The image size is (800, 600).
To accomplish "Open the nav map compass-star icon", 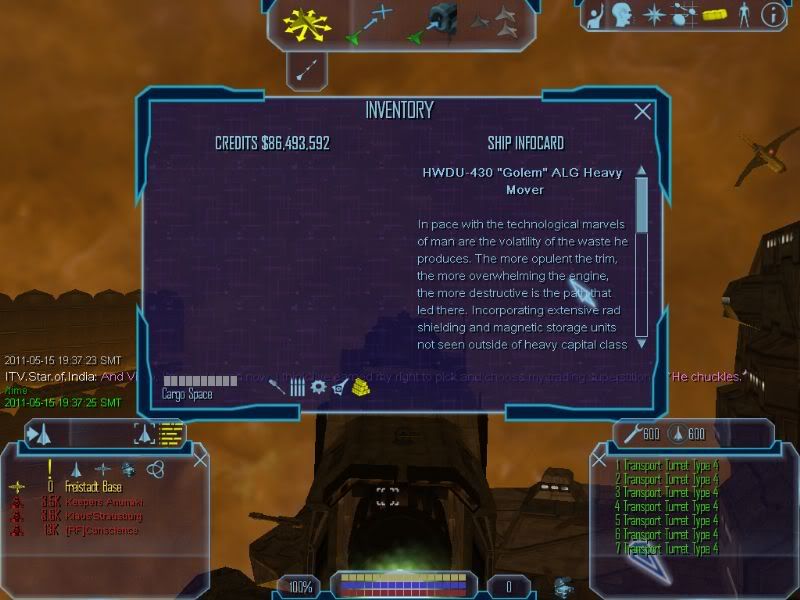I will 655,15.
